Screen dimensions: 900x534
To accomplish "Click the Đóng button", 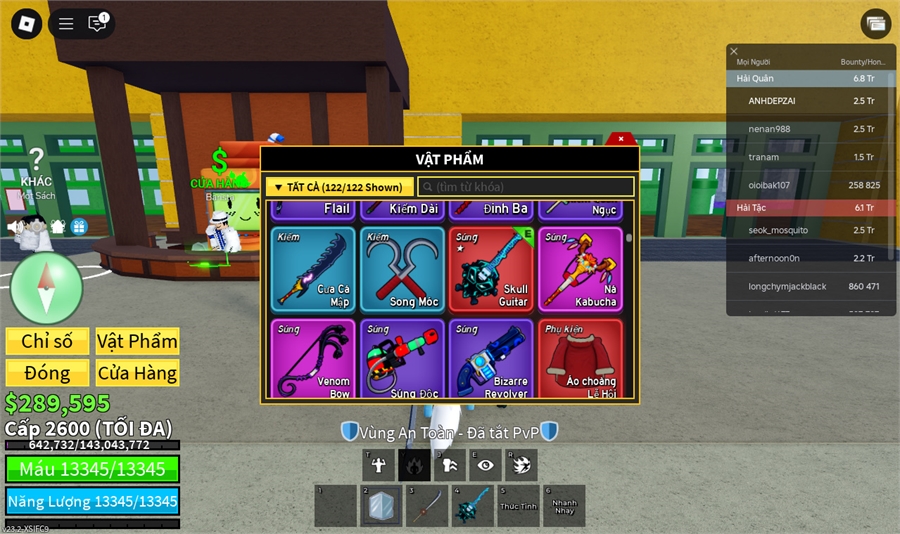I will point(47,373).
